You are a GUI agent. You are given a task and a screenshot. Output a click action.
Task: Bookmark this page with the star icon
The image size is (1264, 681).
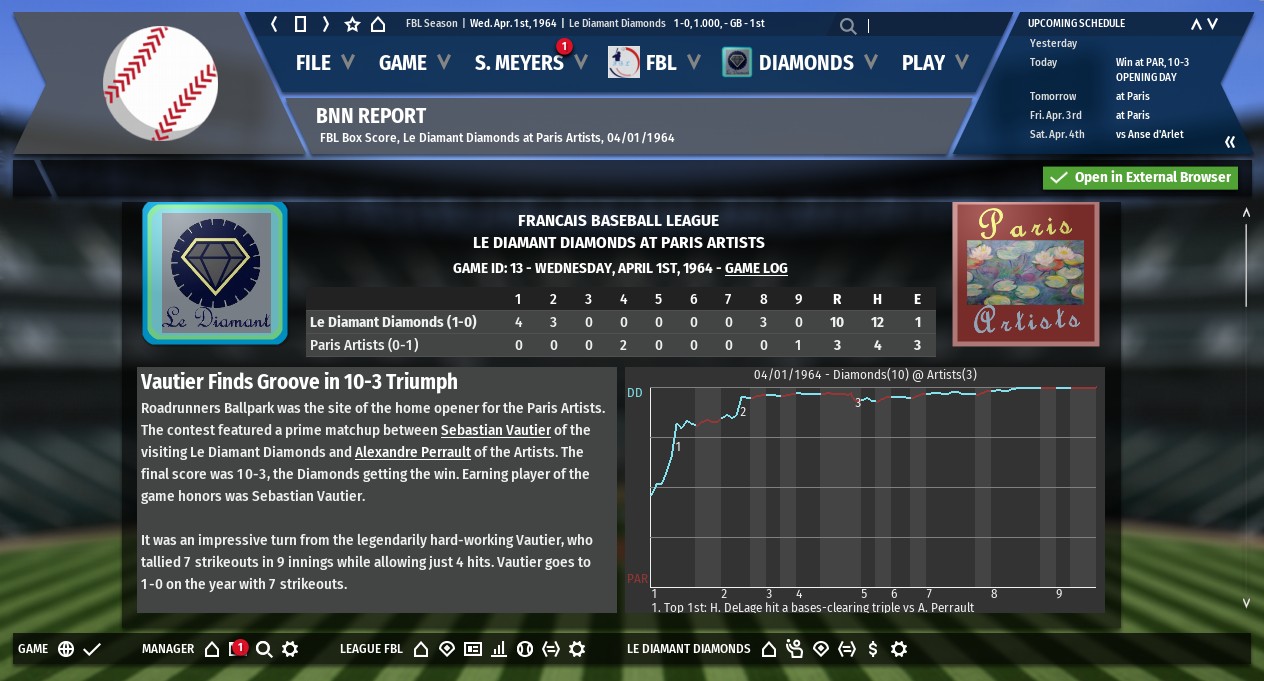coord(352,24)
